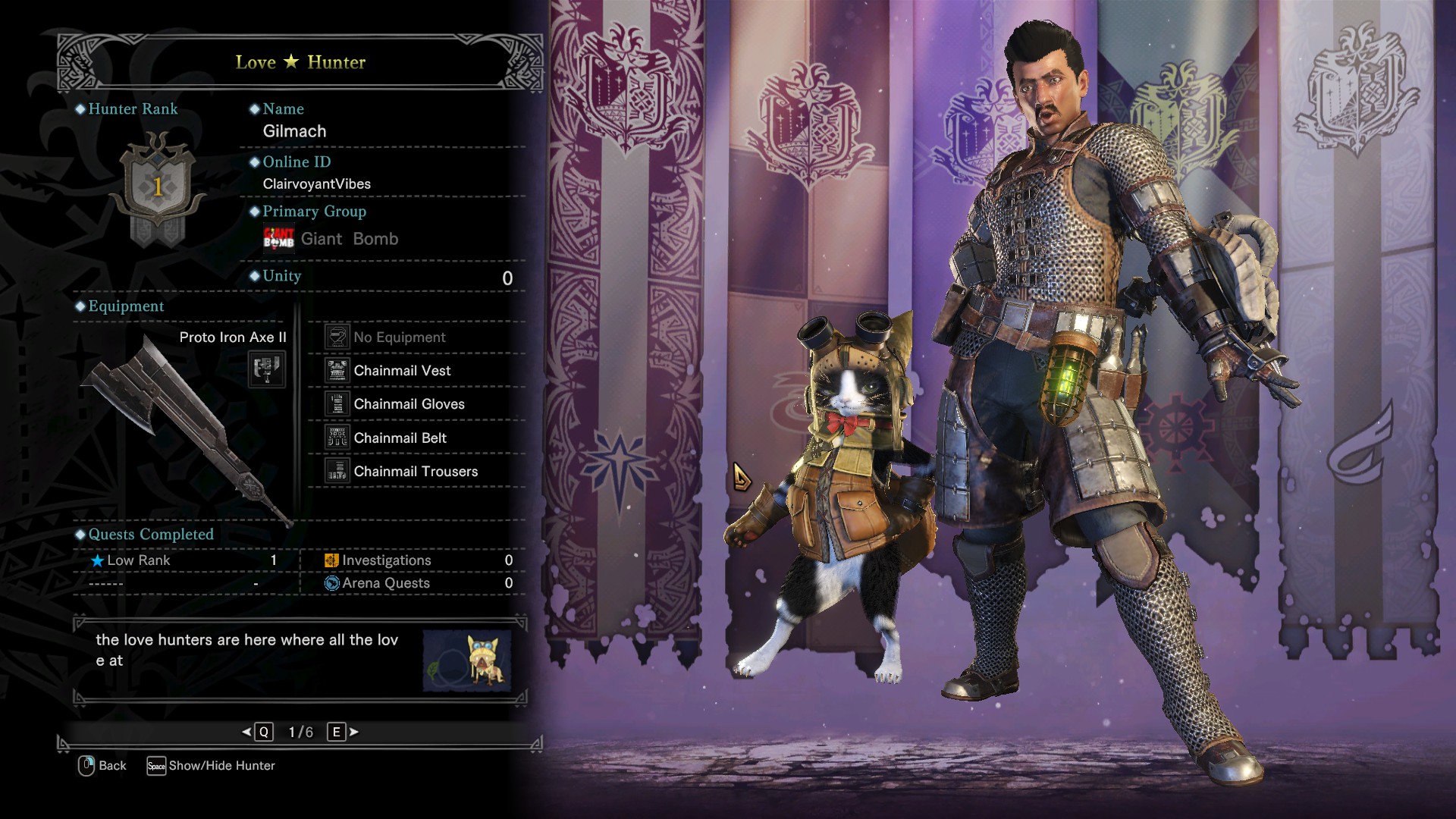Select the Low Rank quests row

pyautogui.click(x=184, y=560)
